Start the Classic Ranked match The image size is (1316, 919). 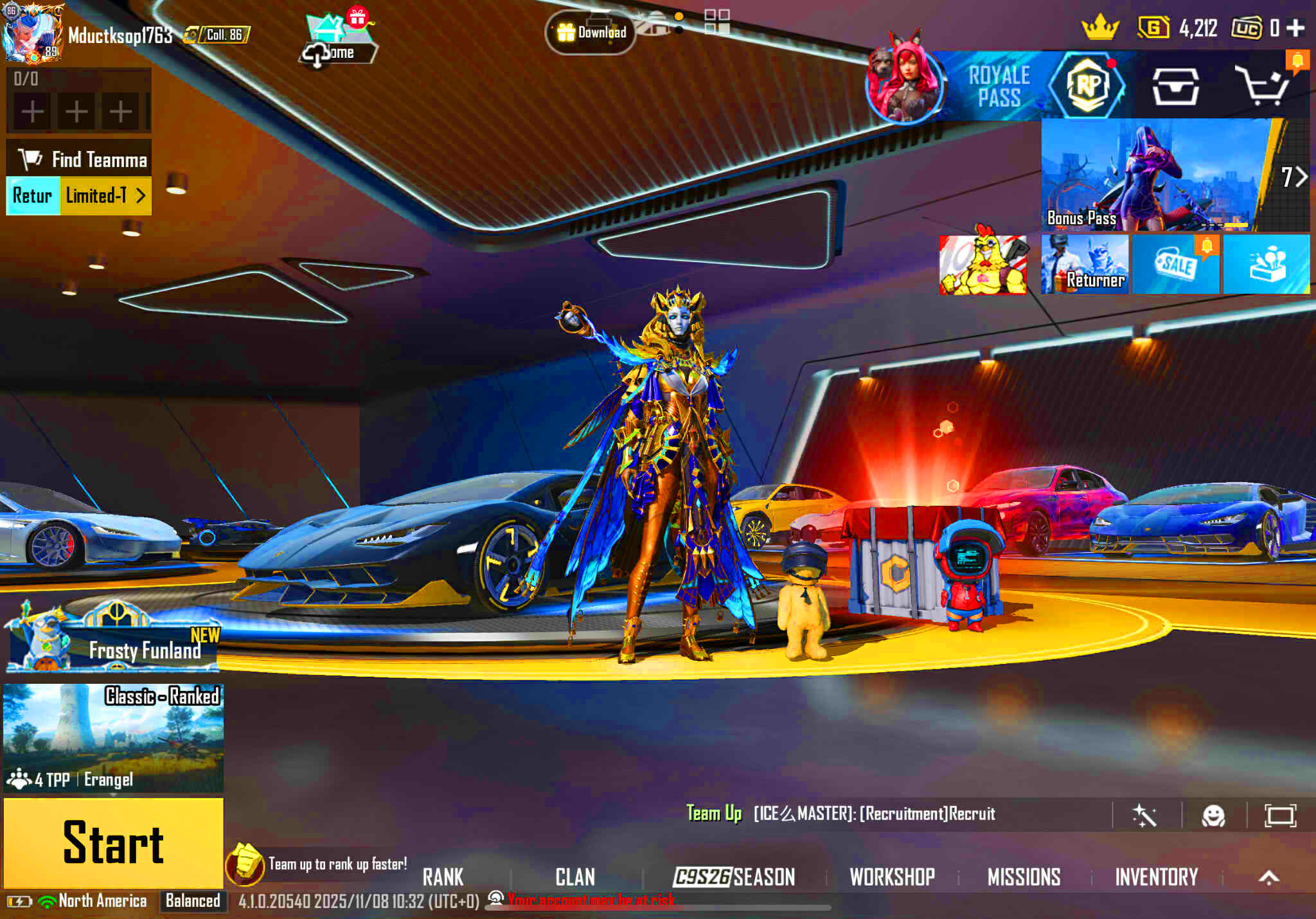[113, 843]
